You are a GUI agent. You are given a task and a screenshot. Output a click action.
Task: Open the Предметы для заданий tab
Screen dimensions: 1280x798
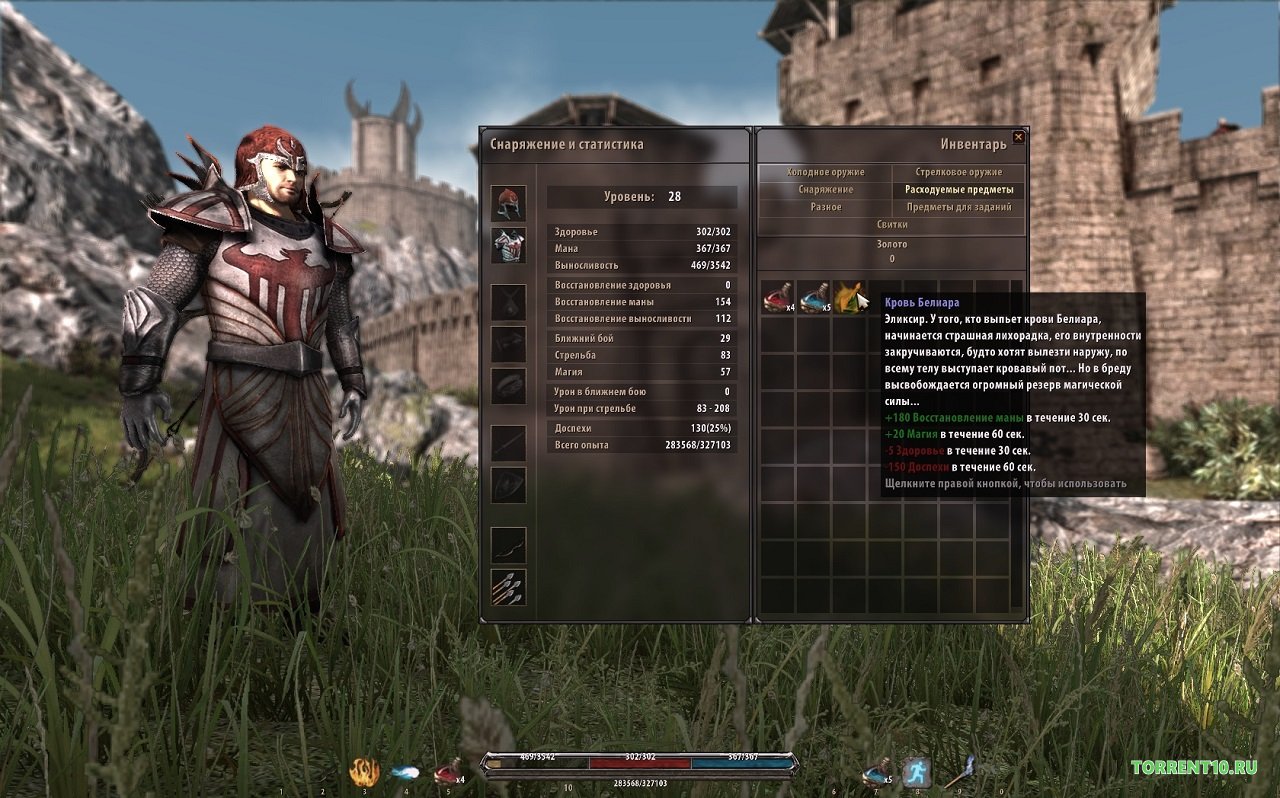point(959,207)
